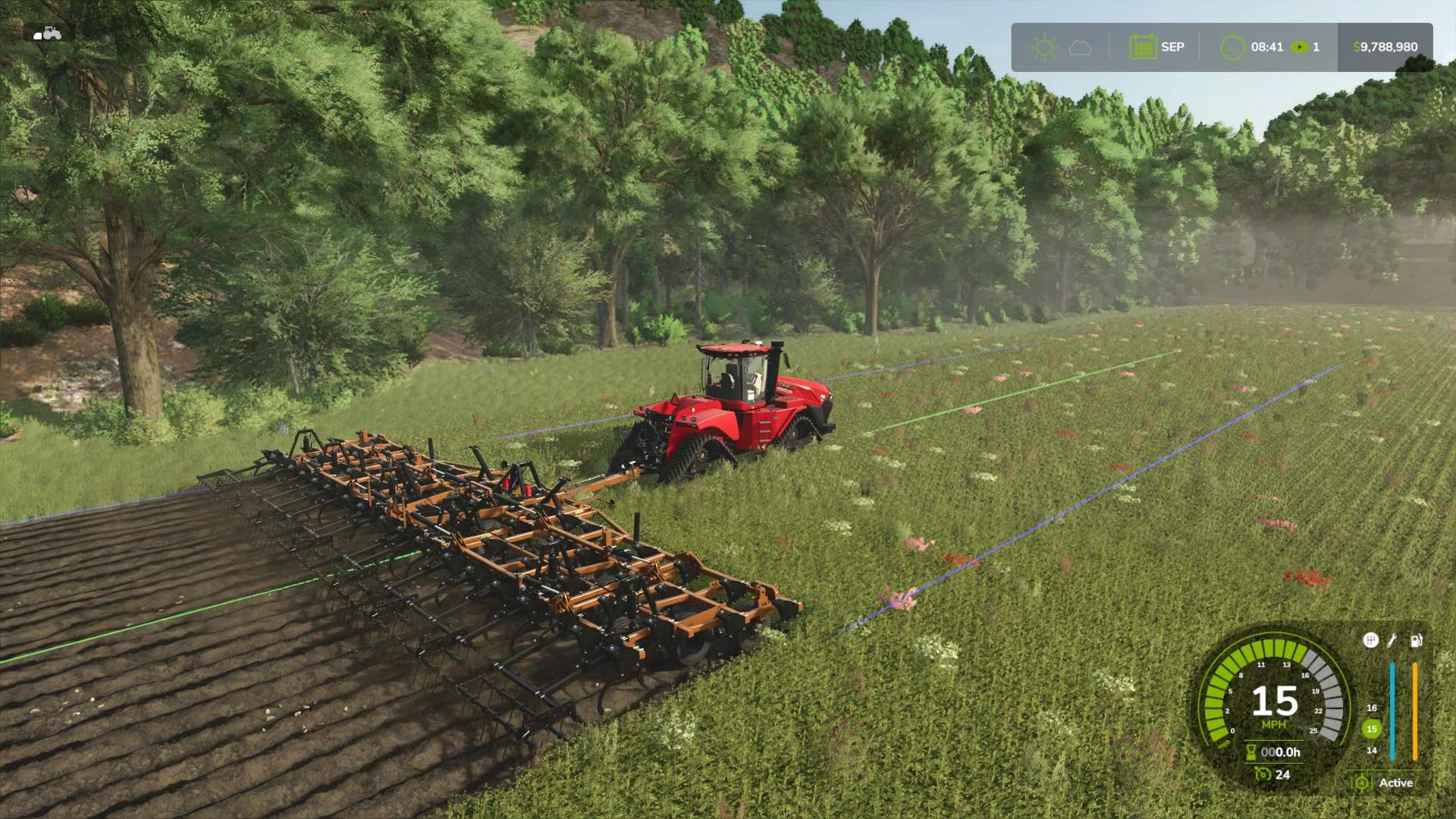Click the cloud forecast icon
This screenshot has height=819, width=1456.
coord(1080,48)
